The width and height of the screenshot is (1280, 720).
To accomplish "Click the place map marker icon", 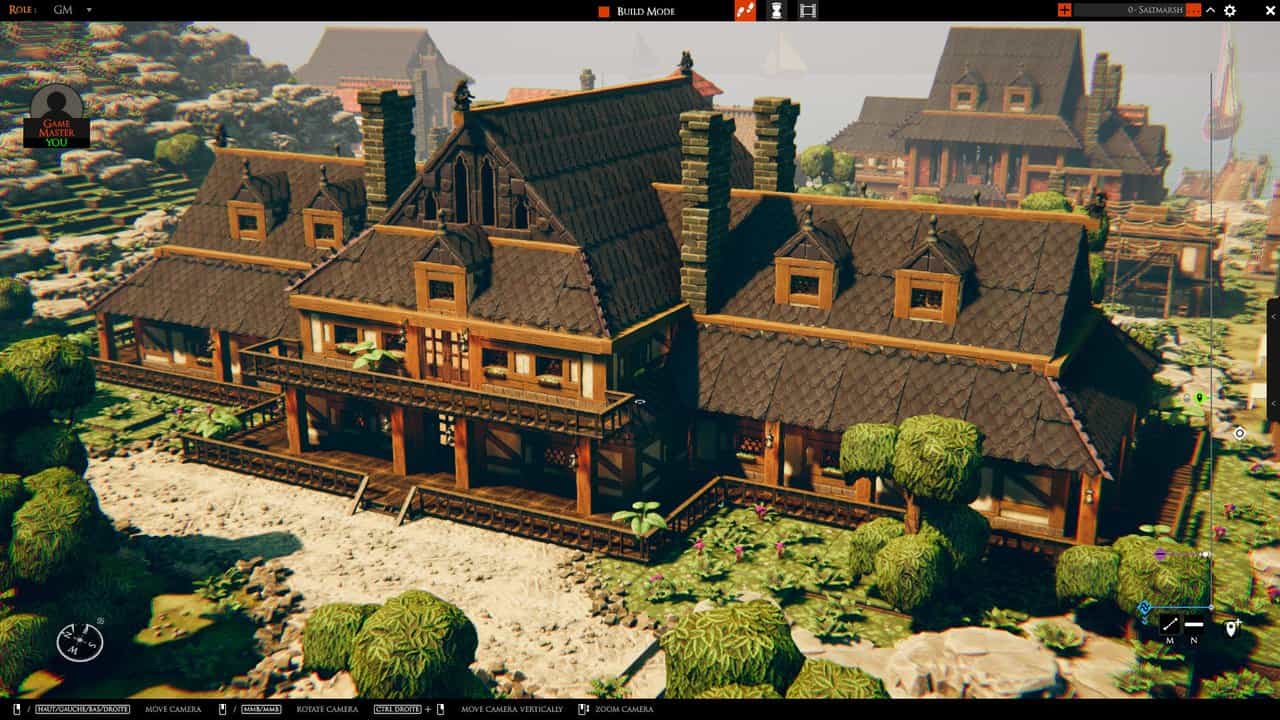I will (x=1232, y=628).
